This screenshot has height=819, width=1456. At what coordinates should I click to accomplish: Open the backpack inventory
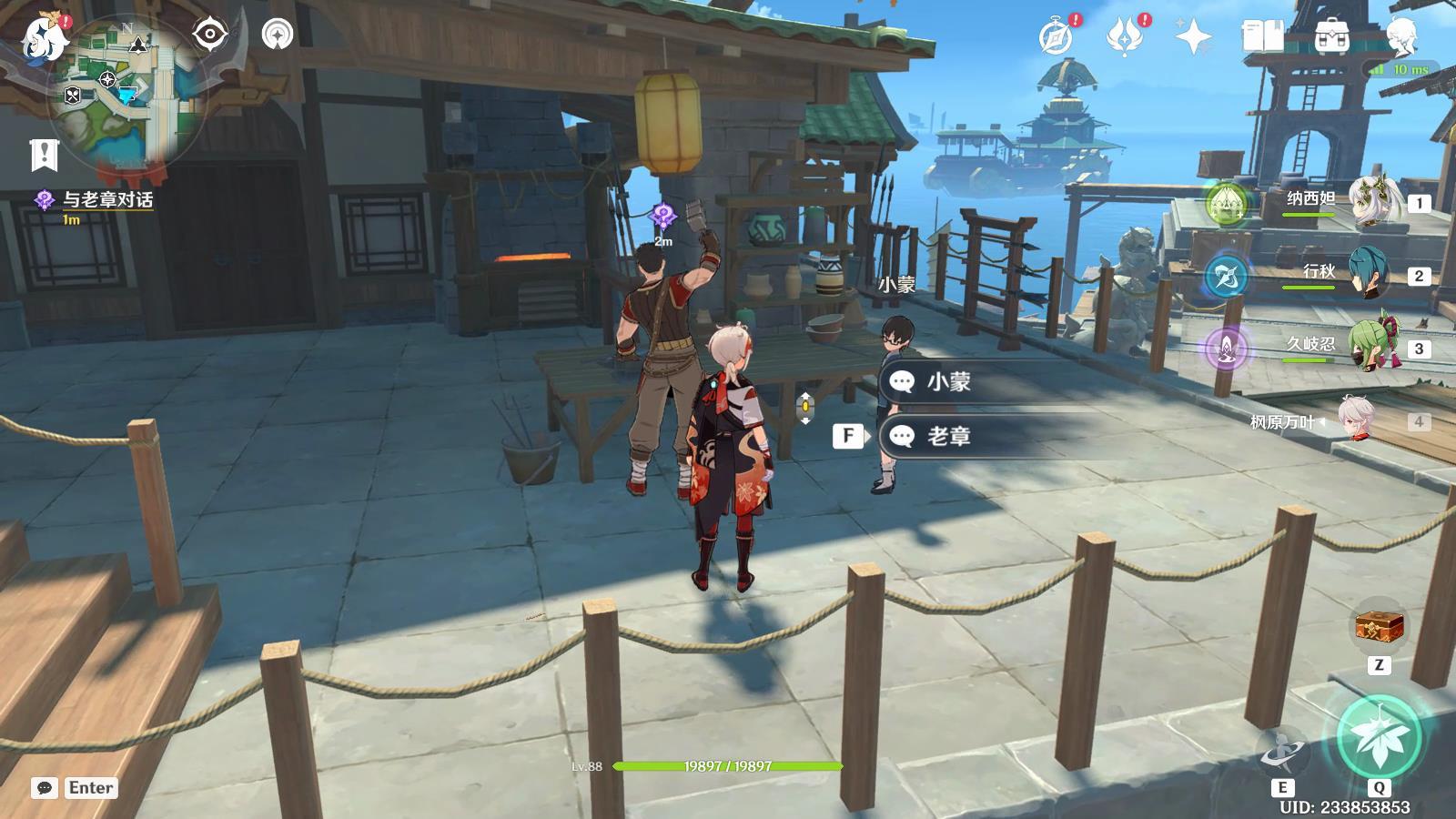point(1330,36)
